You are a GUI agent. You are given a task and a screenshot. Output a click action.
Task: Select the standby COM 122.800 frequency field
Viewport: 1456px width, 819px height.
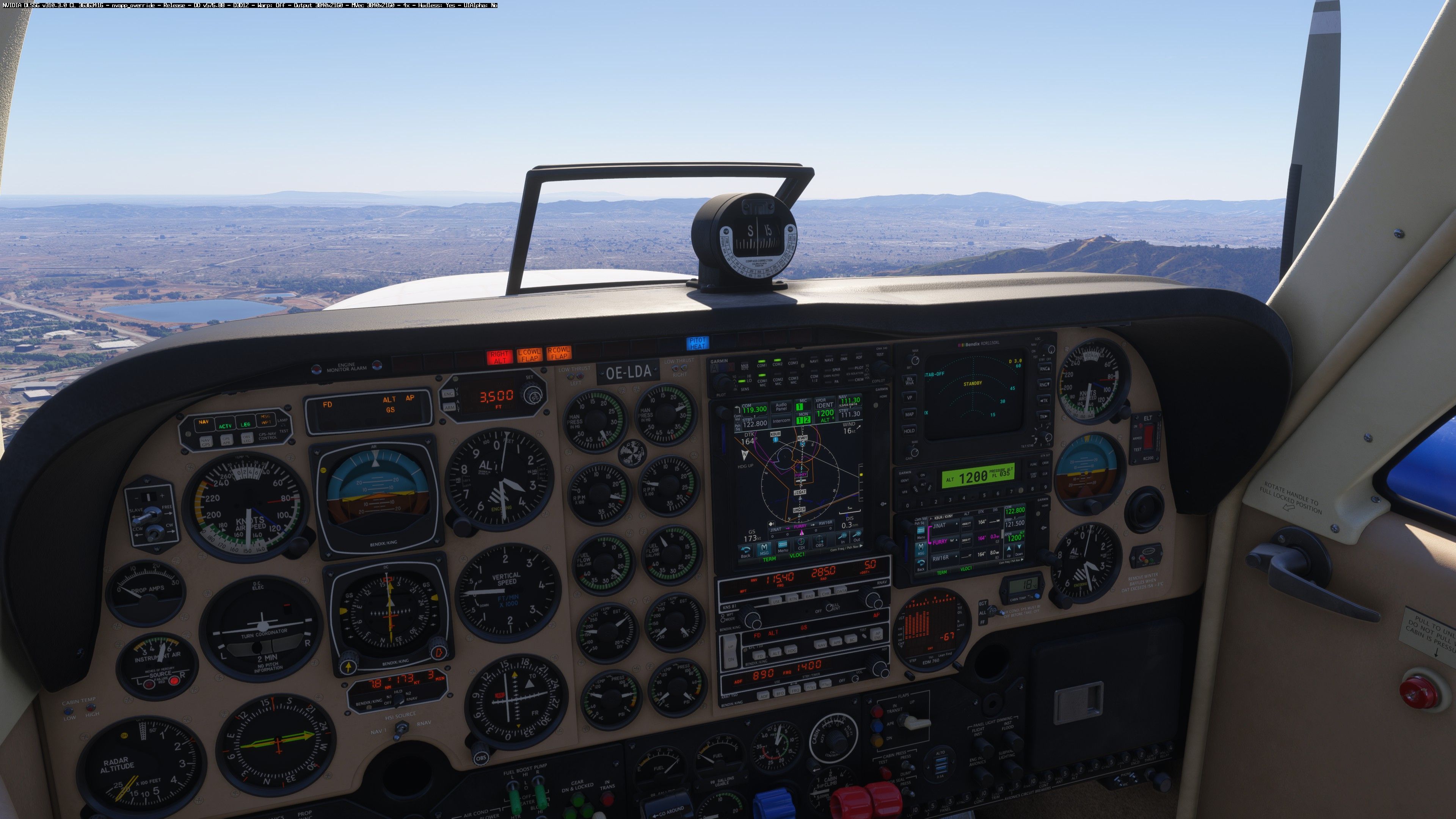pos(755,423)
